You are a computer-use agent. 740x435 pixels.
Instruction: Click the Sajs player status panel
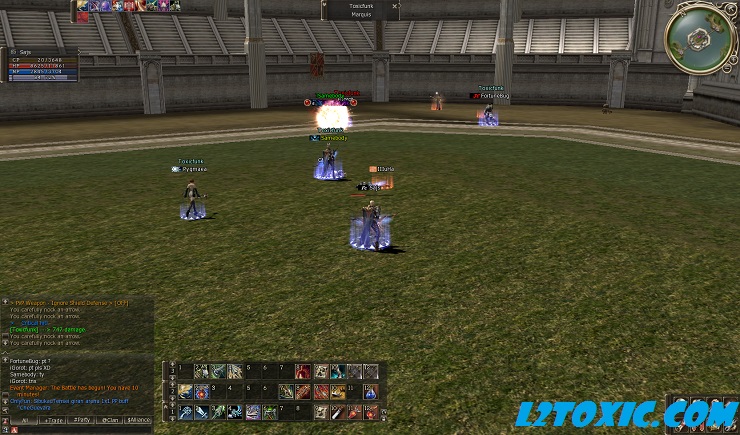click(42, 64)
